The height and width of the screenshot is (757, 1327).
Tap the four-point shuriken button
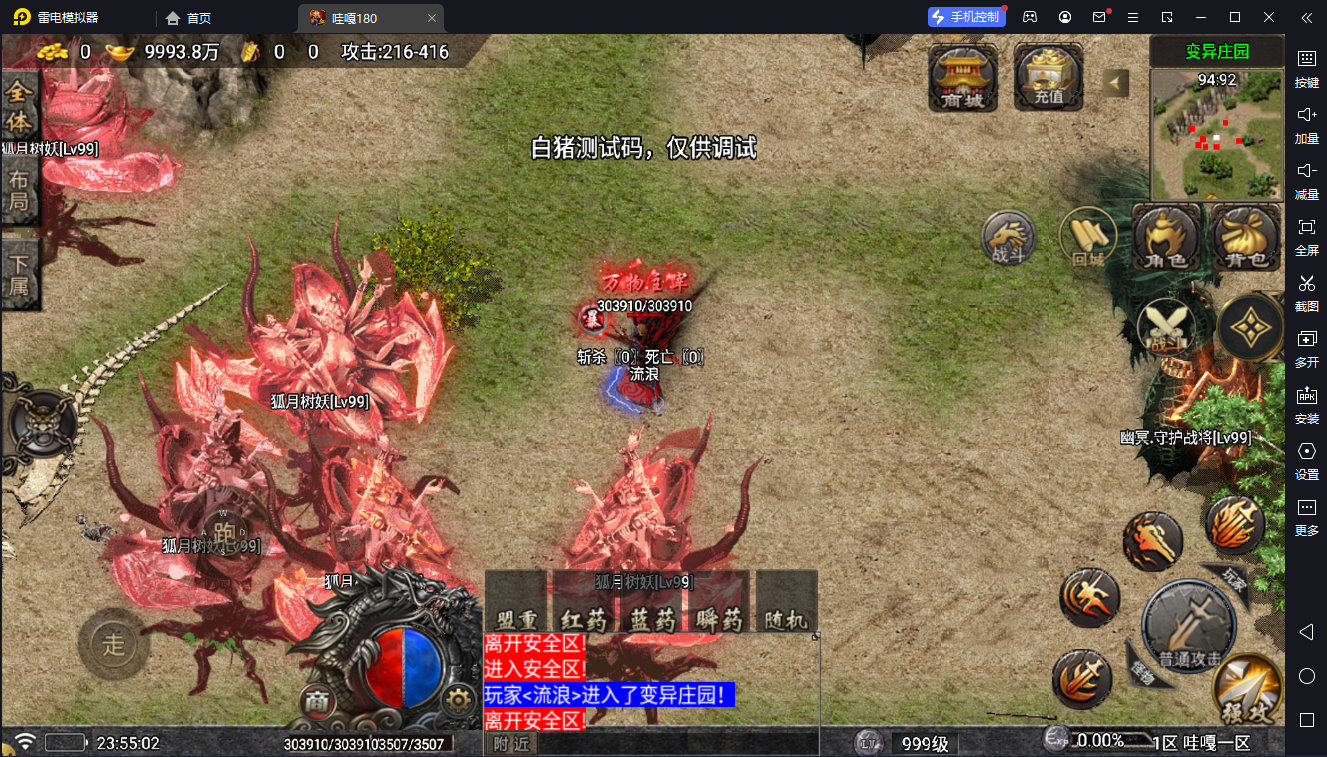(1252, 327)
